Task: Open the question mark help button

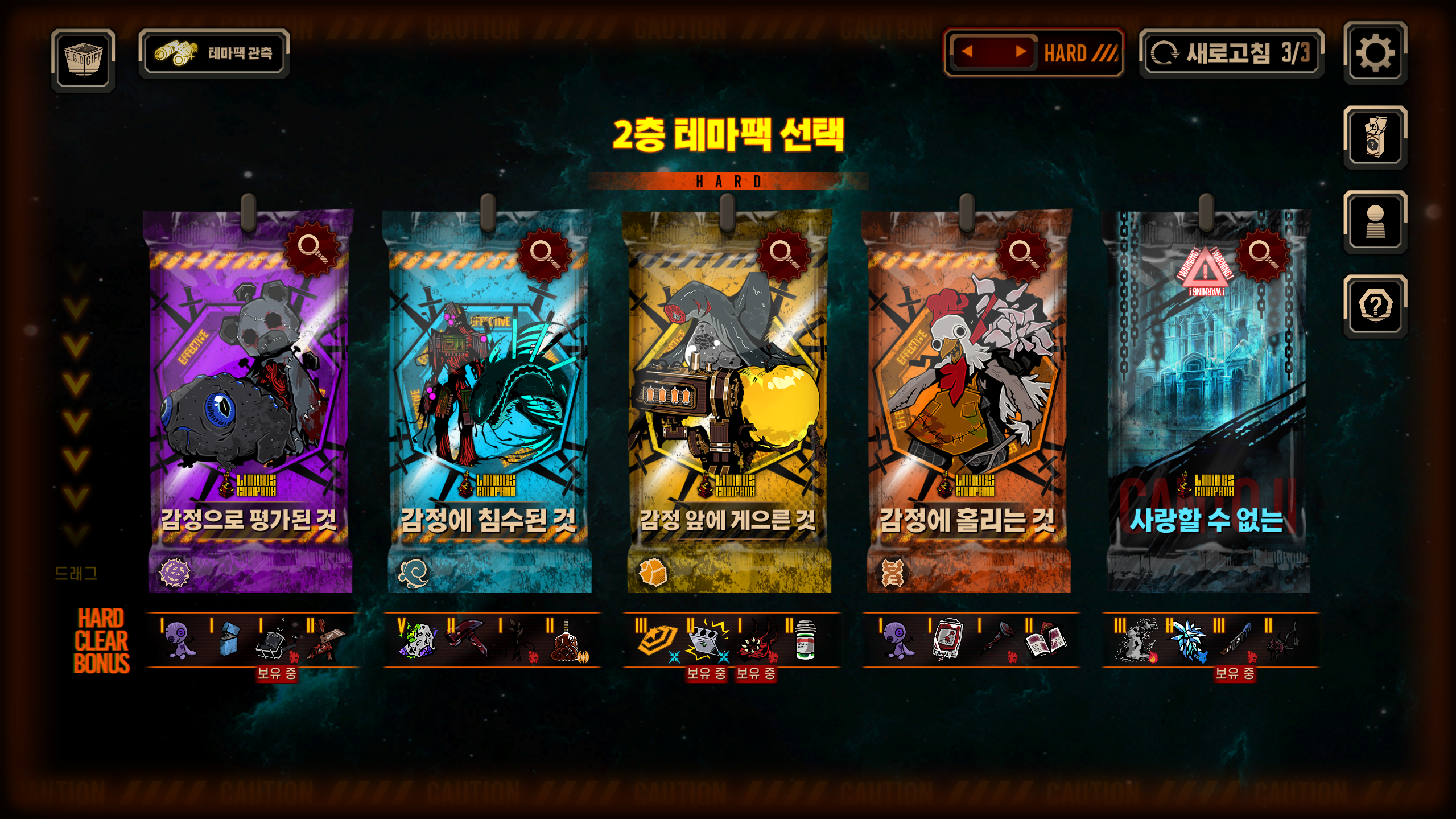Action: click(x=1375, y=306)
